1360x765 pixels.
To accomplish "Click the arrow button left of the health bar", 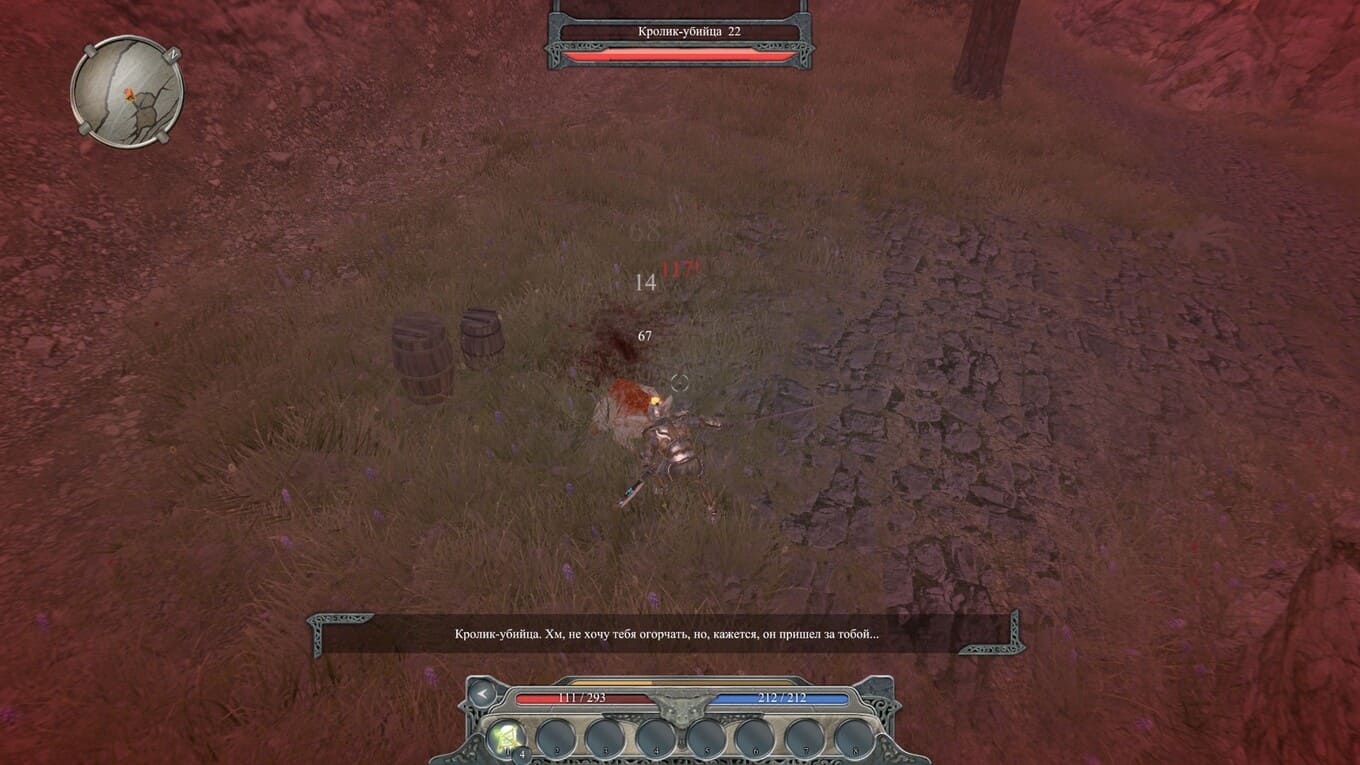I will 482,693.
